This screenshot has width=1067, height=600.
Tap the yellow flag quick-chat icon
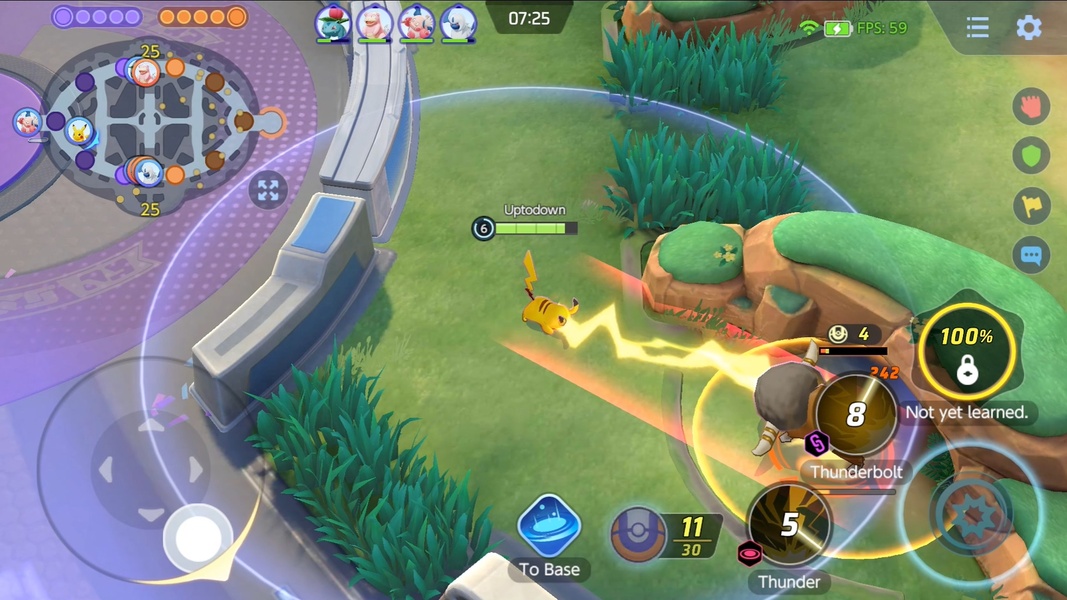(1031, 206)
